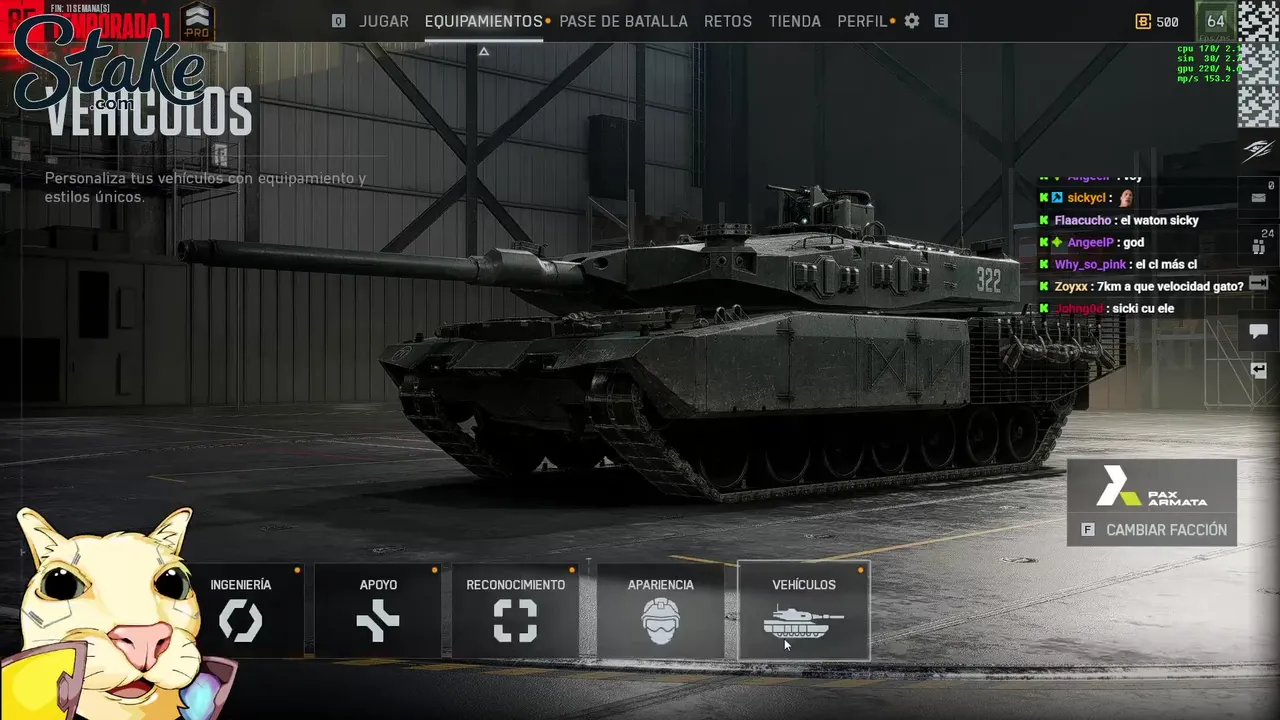This screenshot has height=720, width=1280.
Task: Open the TIENDA store tab
Action: click(x=795, y=21)
